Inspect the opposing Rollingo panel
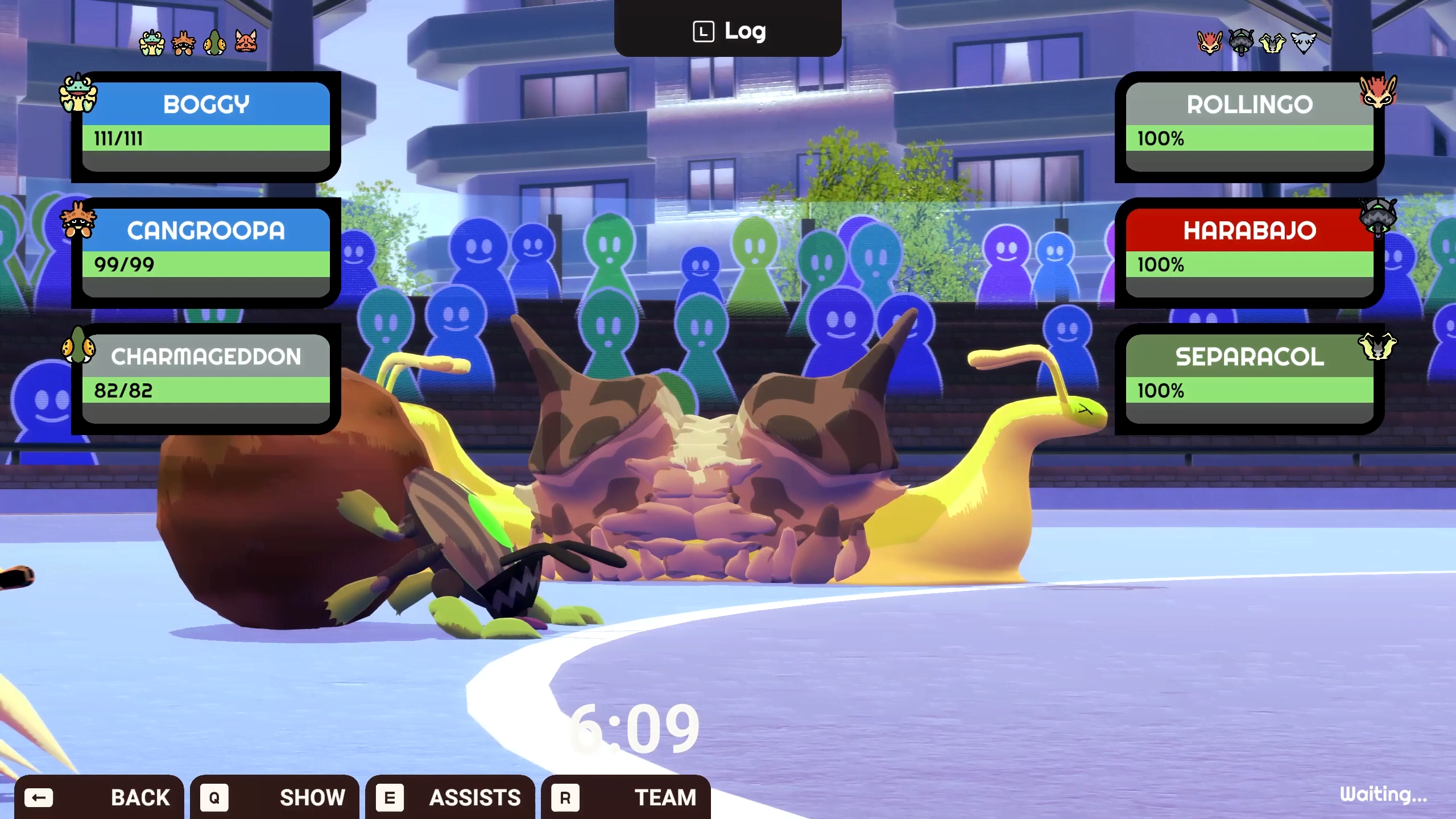 [x=1249, y=126]
